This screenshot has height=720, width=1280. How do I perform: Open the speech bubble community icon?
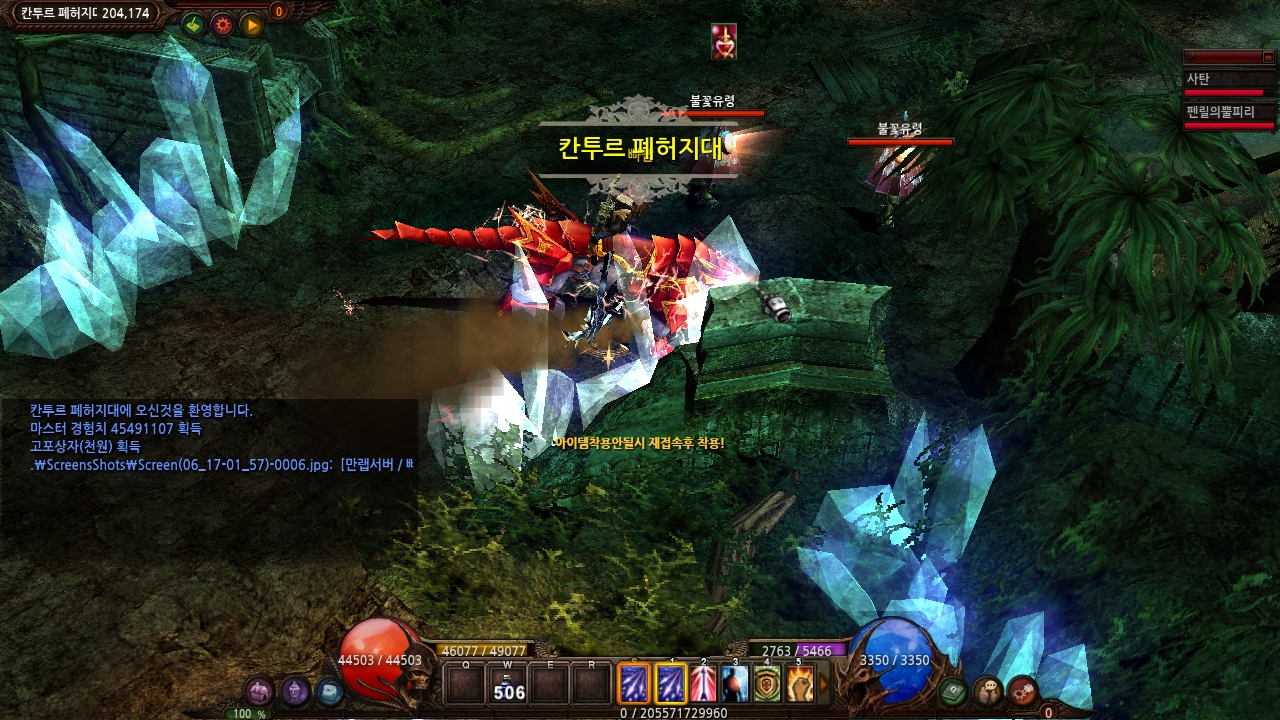click(988, 690)
